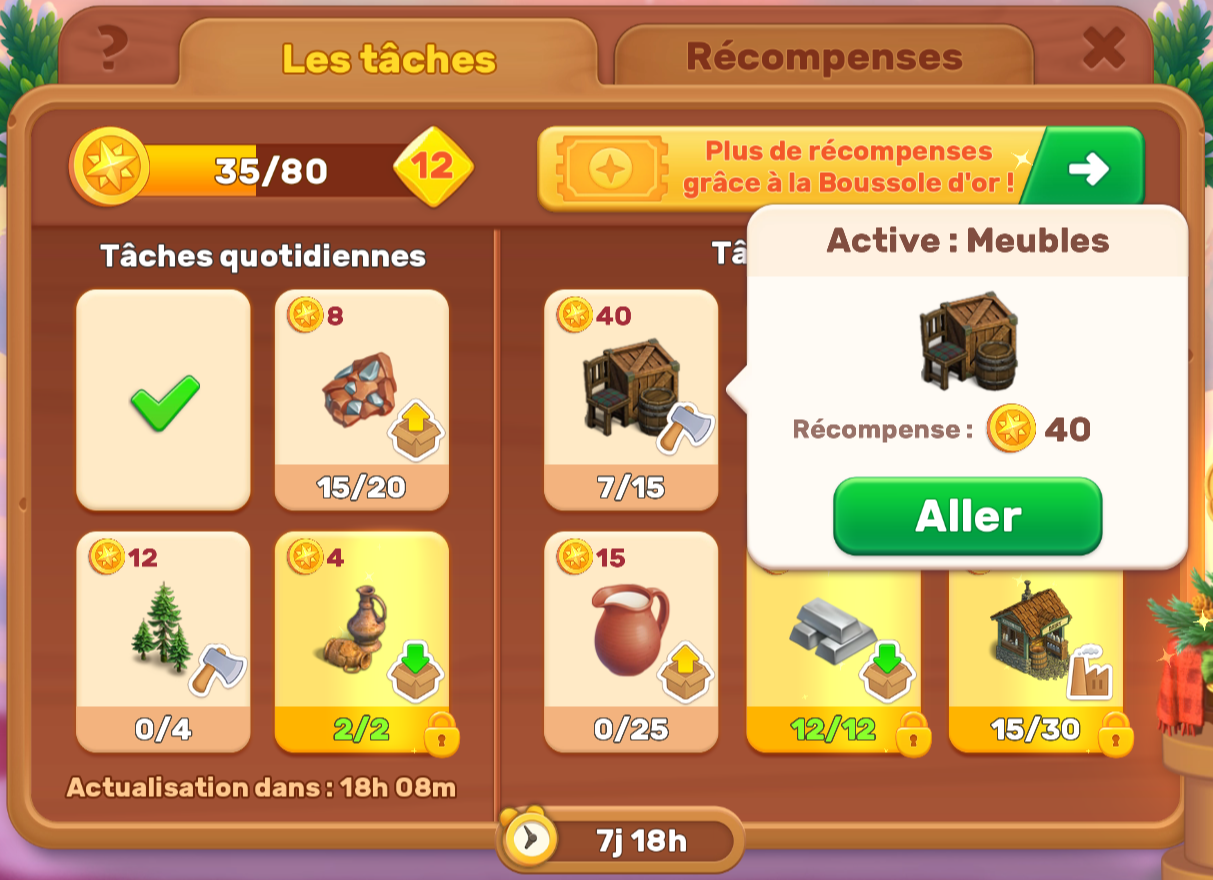Screen dimensions: 1213x880
Task: Select the locked pottery task card 2/2
Action: 361,641
